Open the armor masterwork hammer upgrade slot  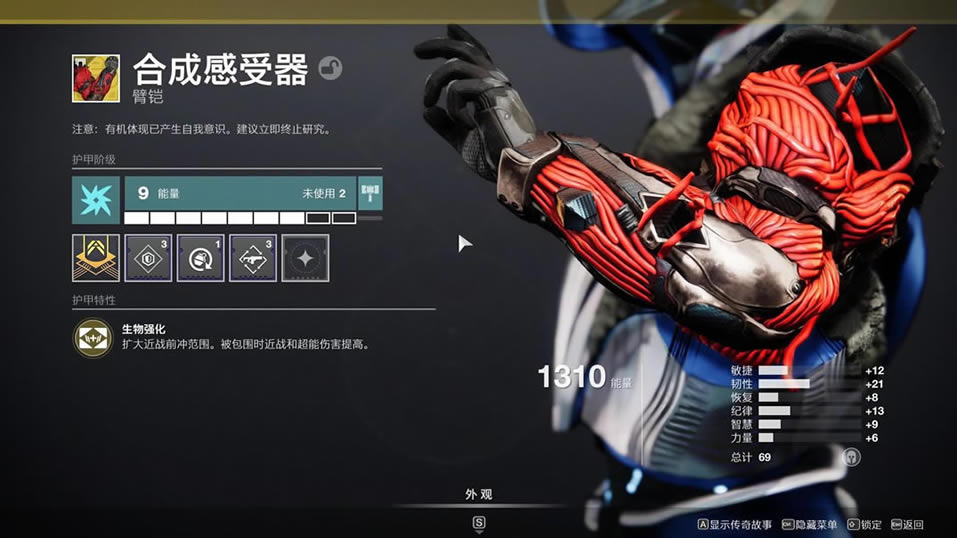pos(370,193)
